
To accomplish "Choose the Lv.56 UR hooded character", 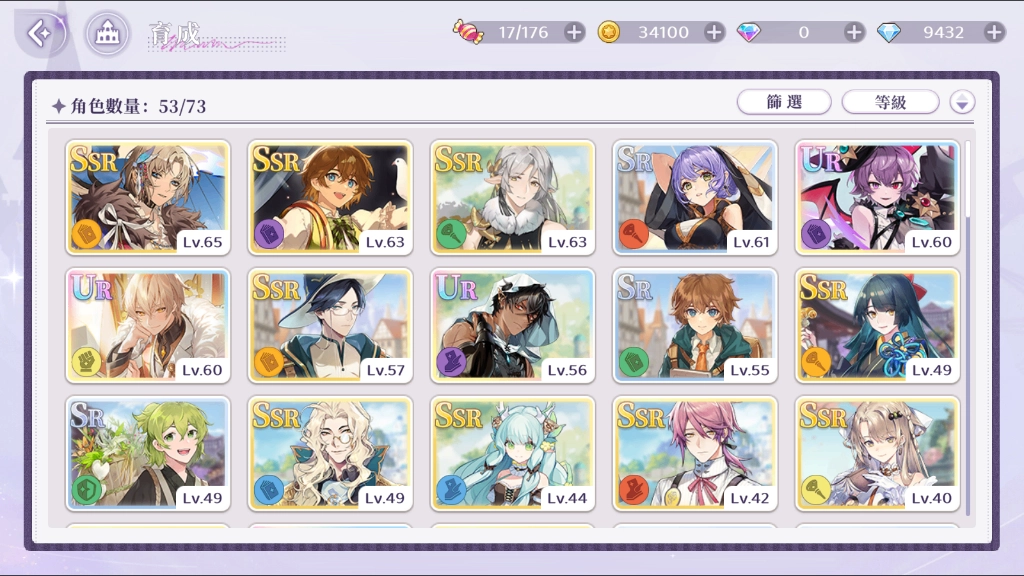I will (x=513, y=325).
